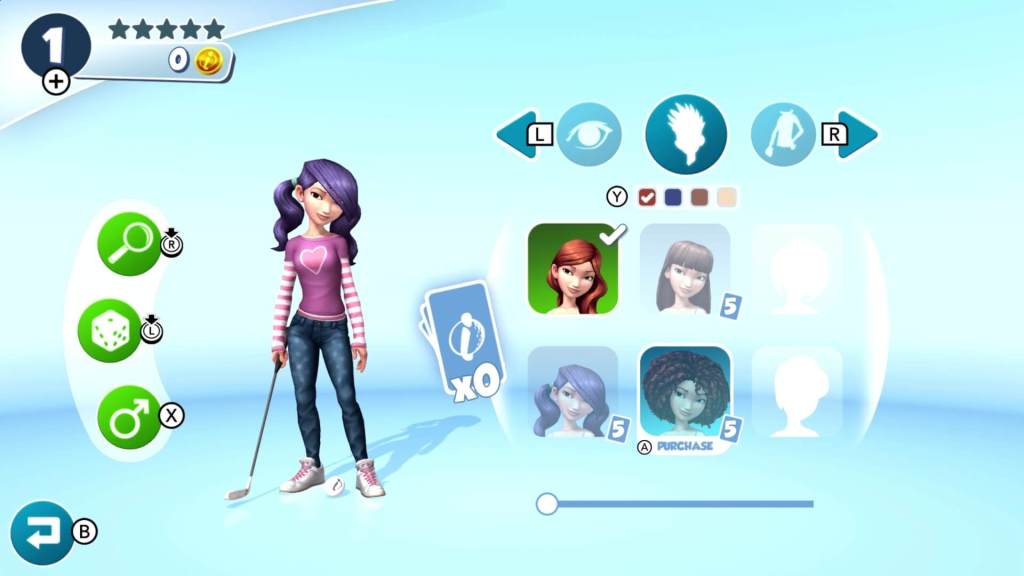The height and width of the screenshot is (576, 1024).
Task: Open the outfit body category tab
Action: coord(782,134)
